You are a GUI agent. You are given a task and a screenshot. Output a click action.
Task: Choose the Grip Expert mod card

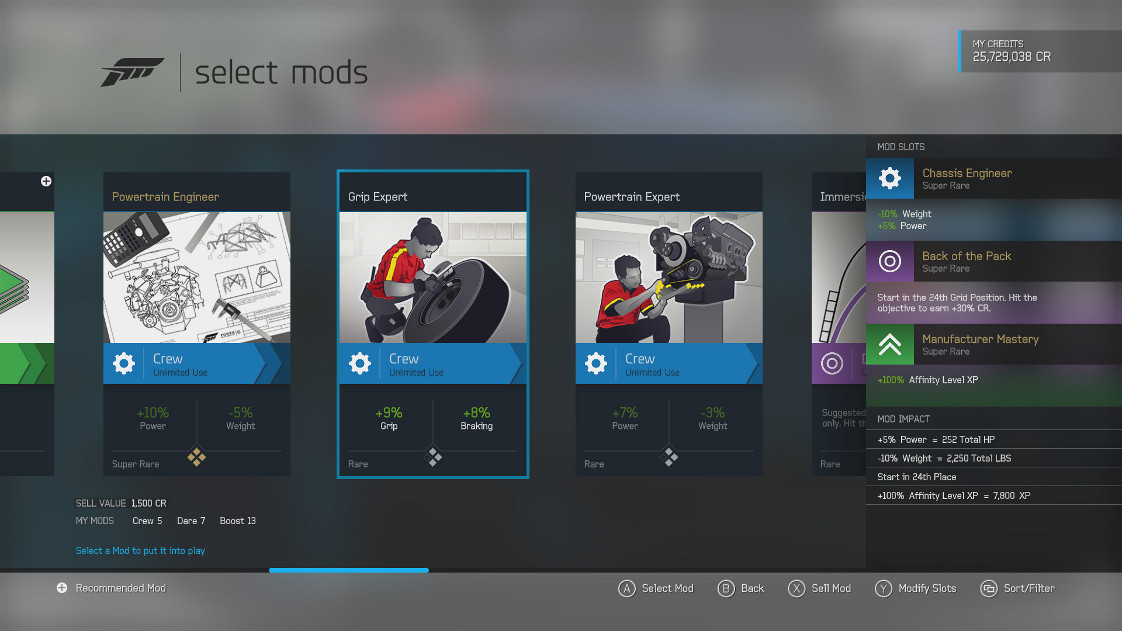coord(432,324)
